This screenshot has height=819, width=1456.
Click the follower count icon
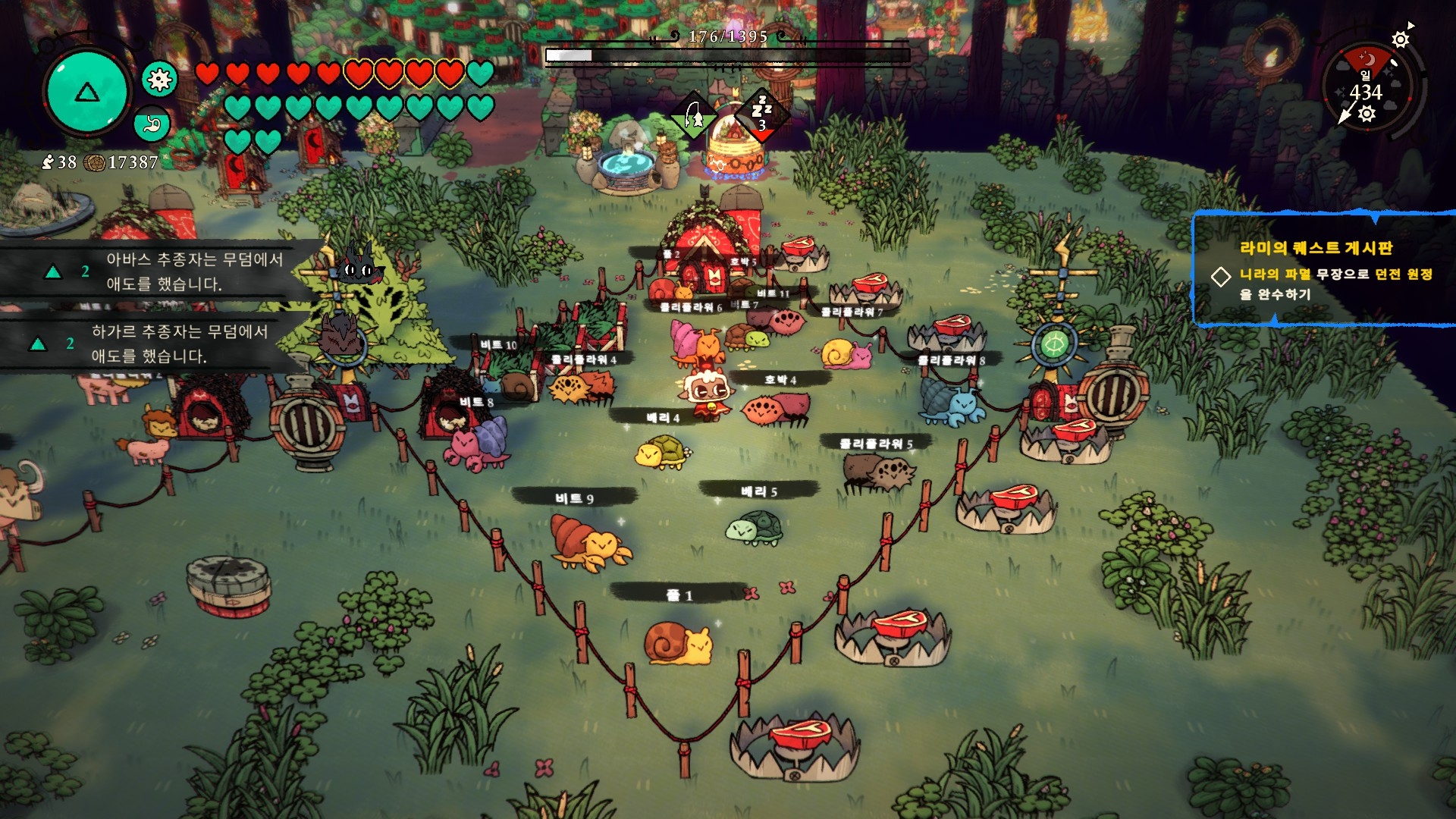tap(49, 162)
